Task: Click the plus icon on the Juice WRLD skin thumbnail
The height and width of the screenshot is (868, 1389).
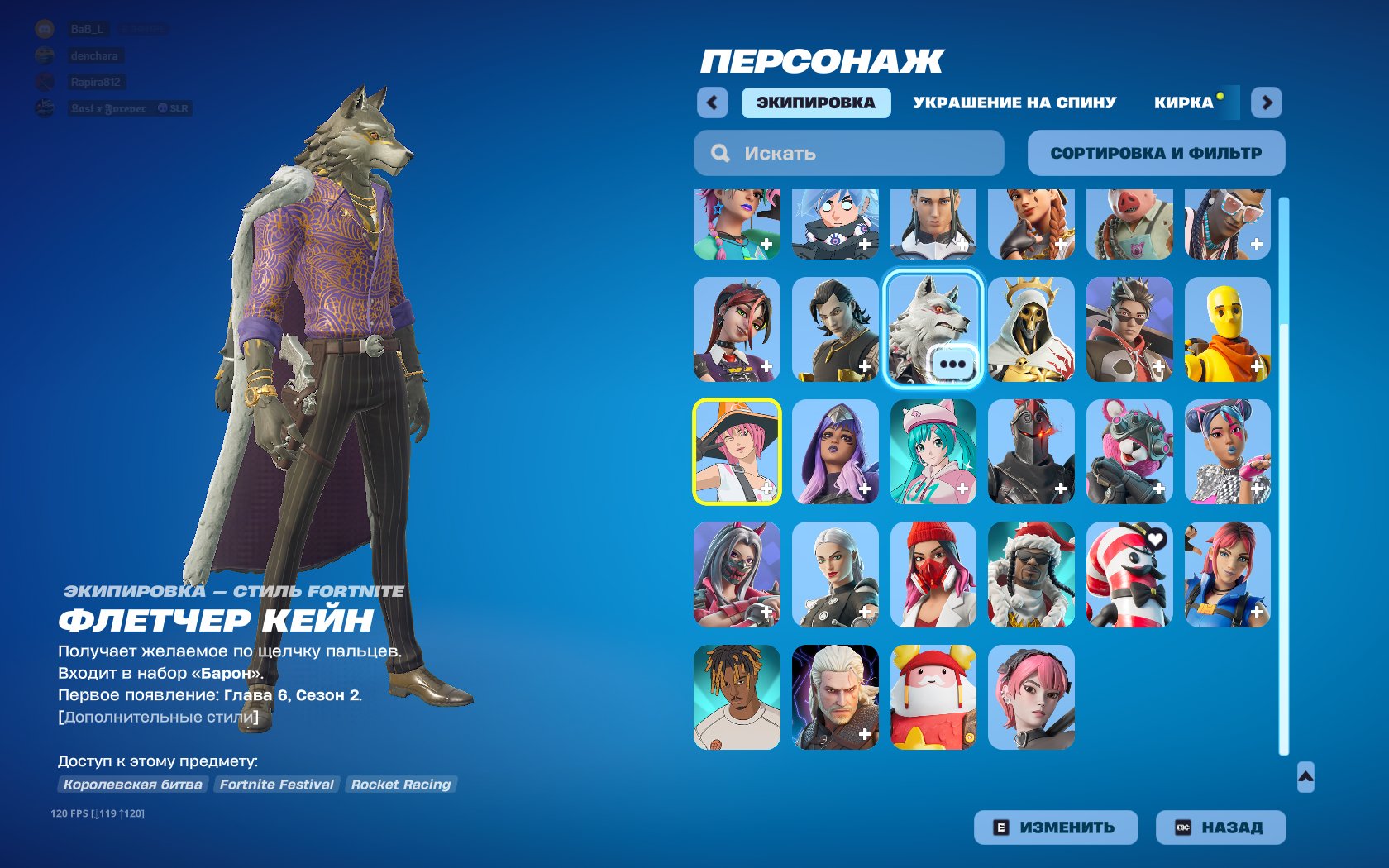Action: (x=767, y=732)
